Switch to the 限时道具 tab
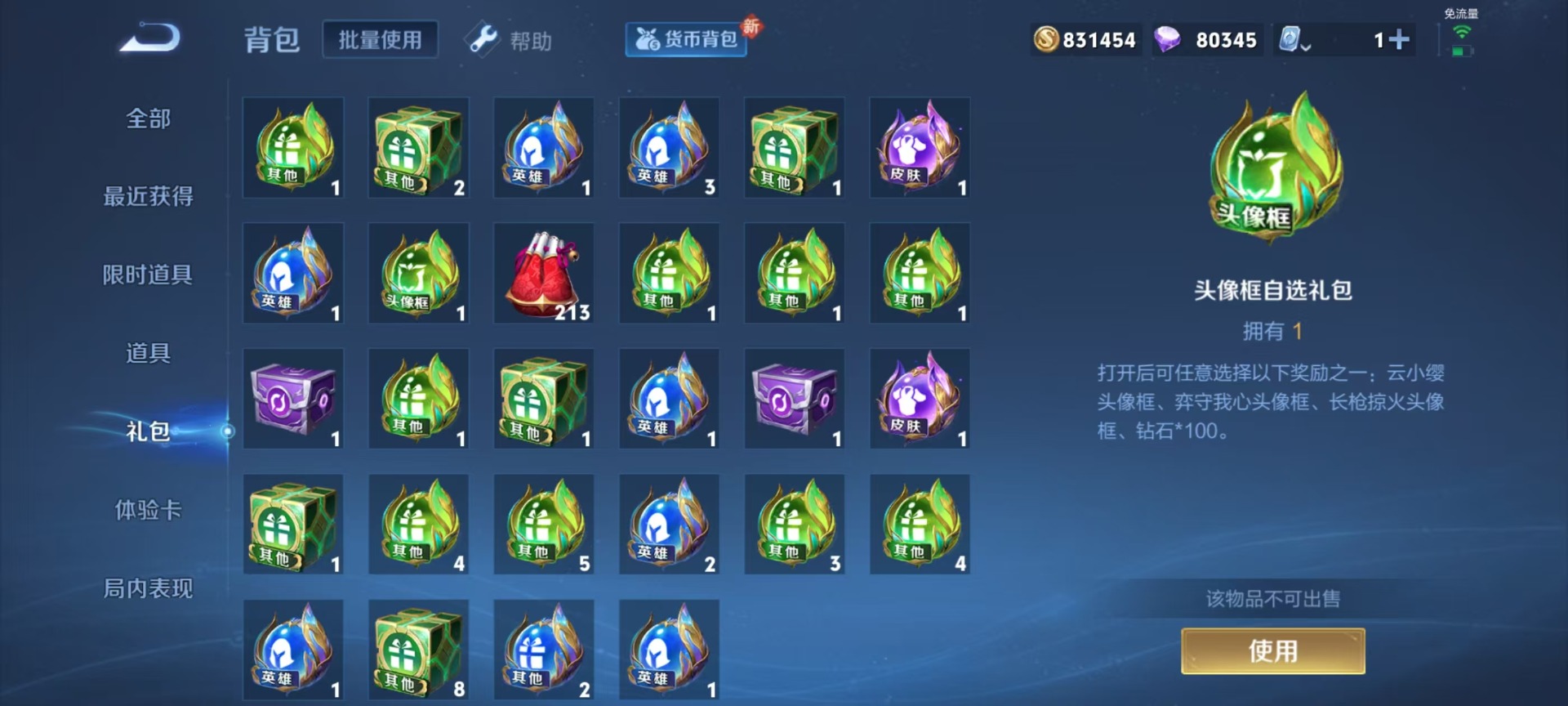1568x706 pixels. [x=148, y=275]
